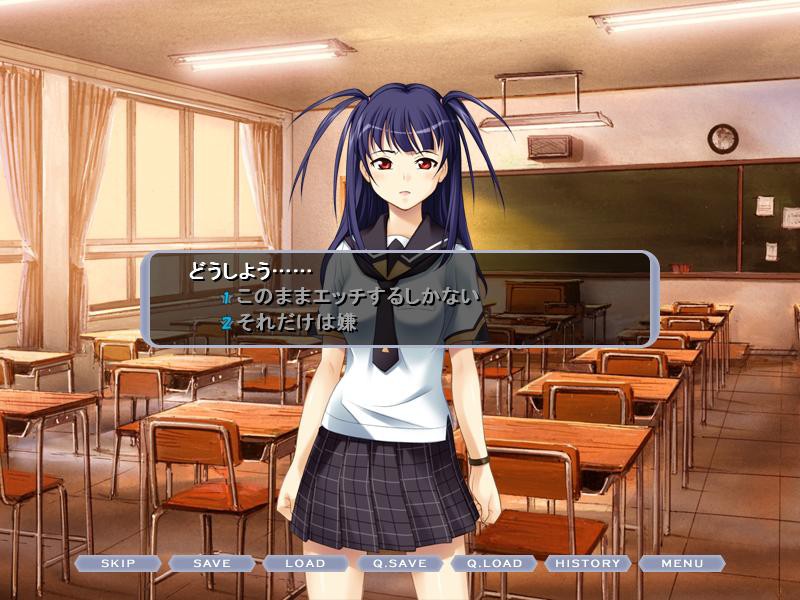Activate the Q.LOAD quick load button
Viewport: 800px width, 600px height.
pyautogui.click(x=494, y=563)
